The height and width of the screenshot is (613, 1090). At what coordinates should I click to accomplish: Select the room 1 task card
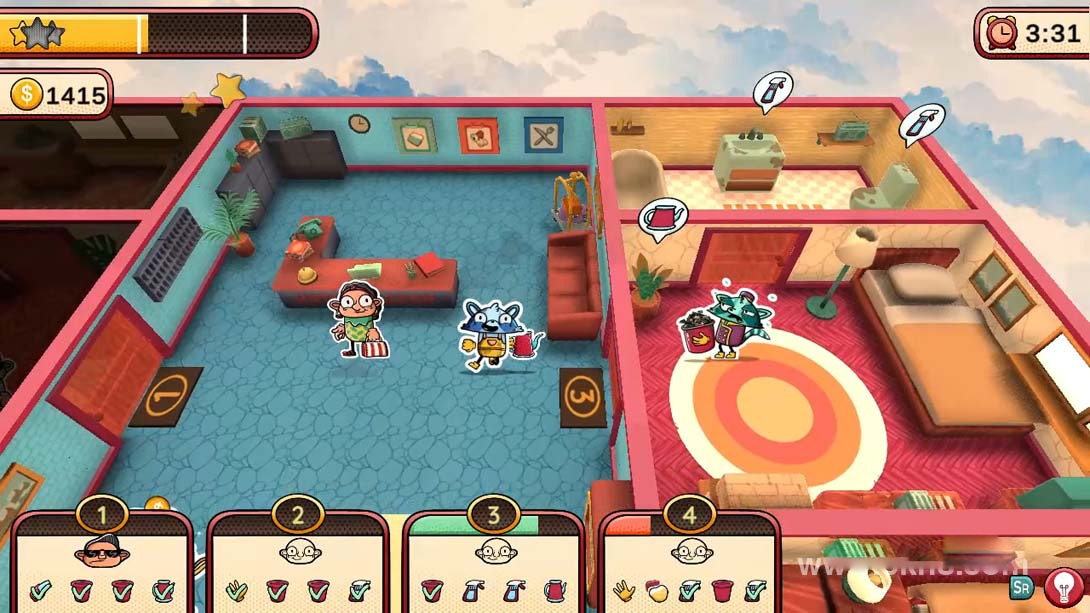(102, 562)
